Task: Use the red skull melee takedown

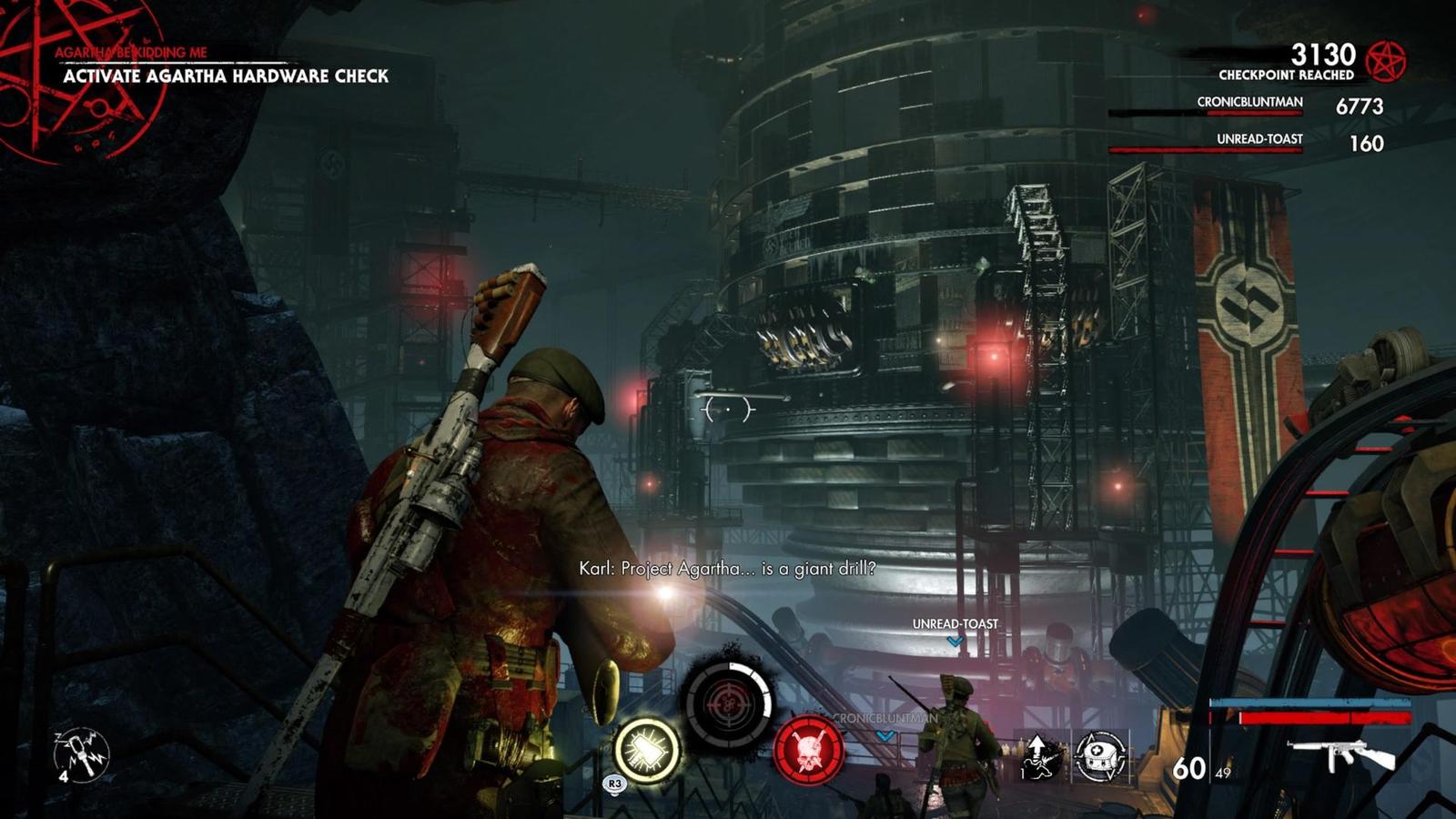Action: [808, 750]
